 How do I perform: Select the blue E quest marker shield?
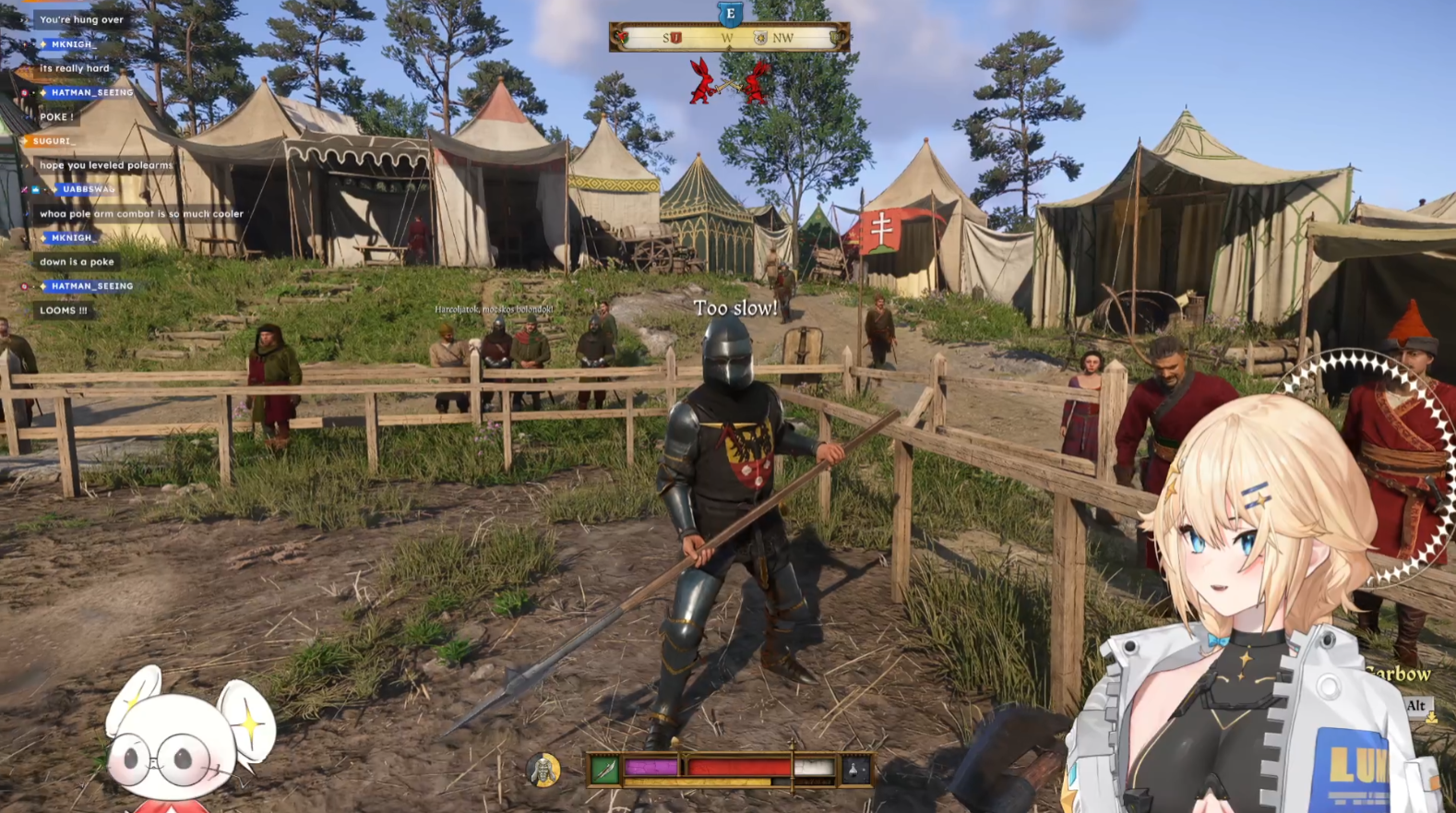(x=730, y=14)
